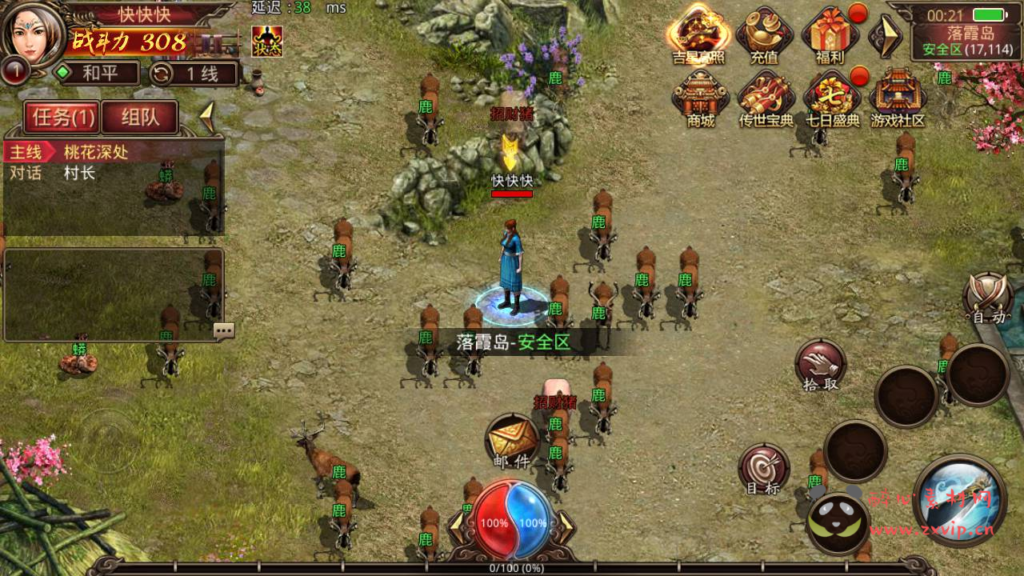1024x576 pixels.
Task: Collapse the top icon row with the arrow
Action: click(x=884, y=36)
